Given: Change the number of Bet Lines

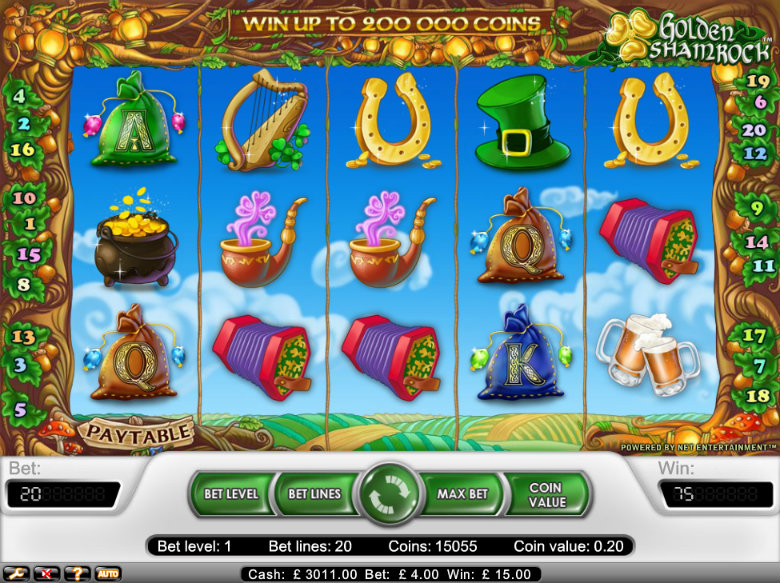Looking at the screenshot, I should (x=313, y=494).
